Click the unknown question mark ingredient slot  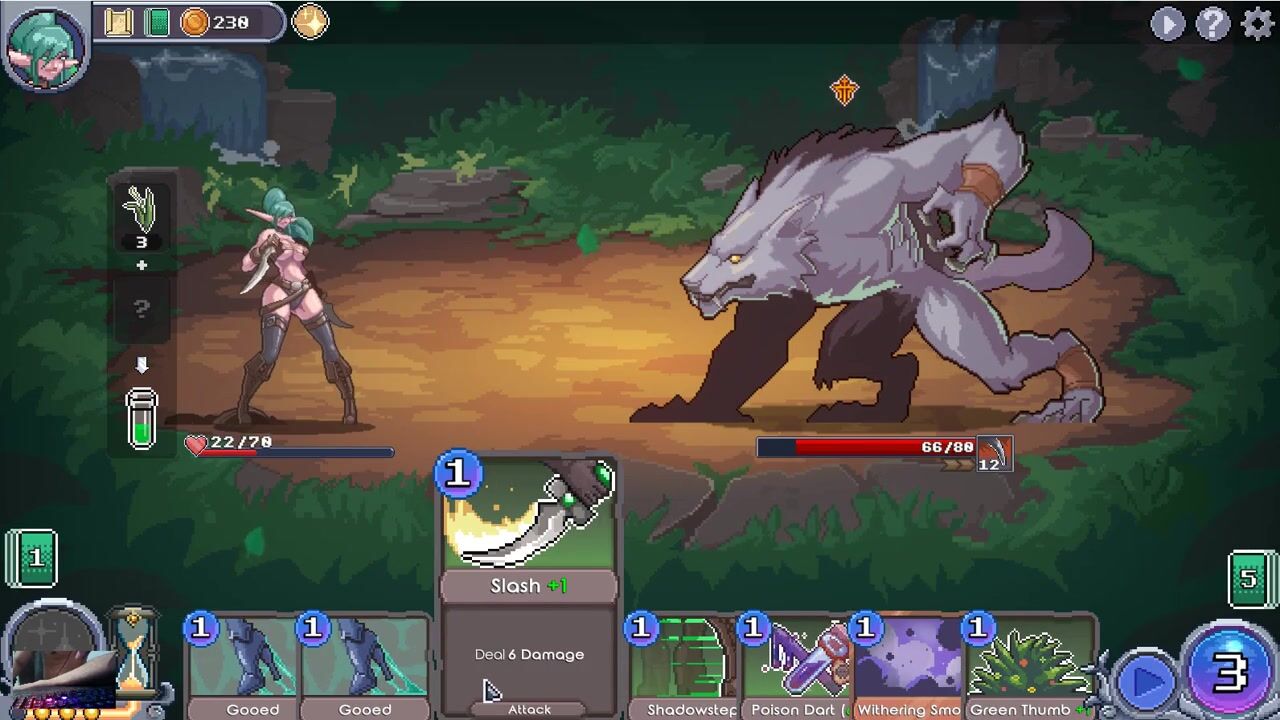(141, 309)
